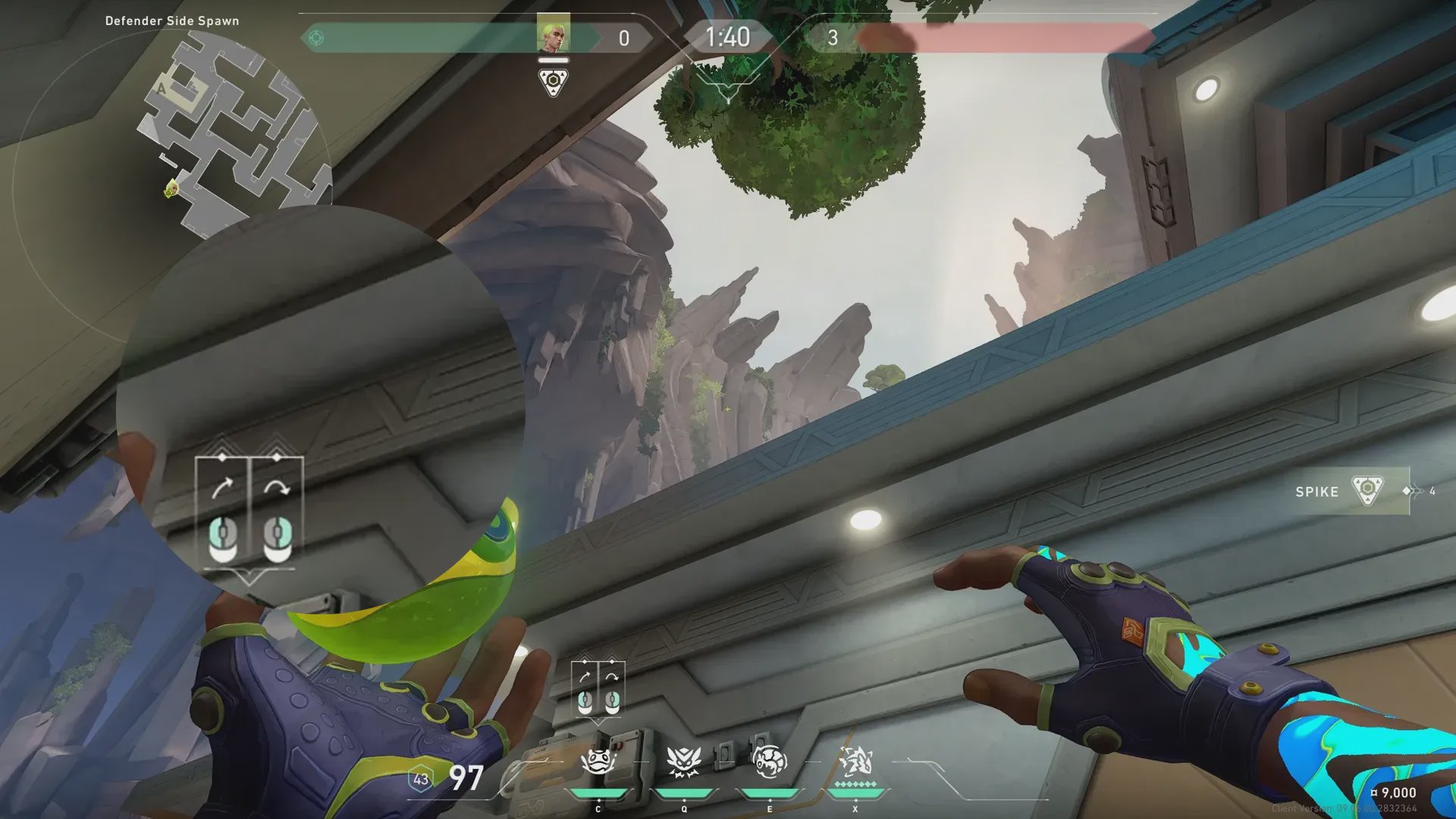Select the Mosh Pit ability icon
Image resolution: width=1456 pixels, height=819 pixels.
[x=598, y=762]
